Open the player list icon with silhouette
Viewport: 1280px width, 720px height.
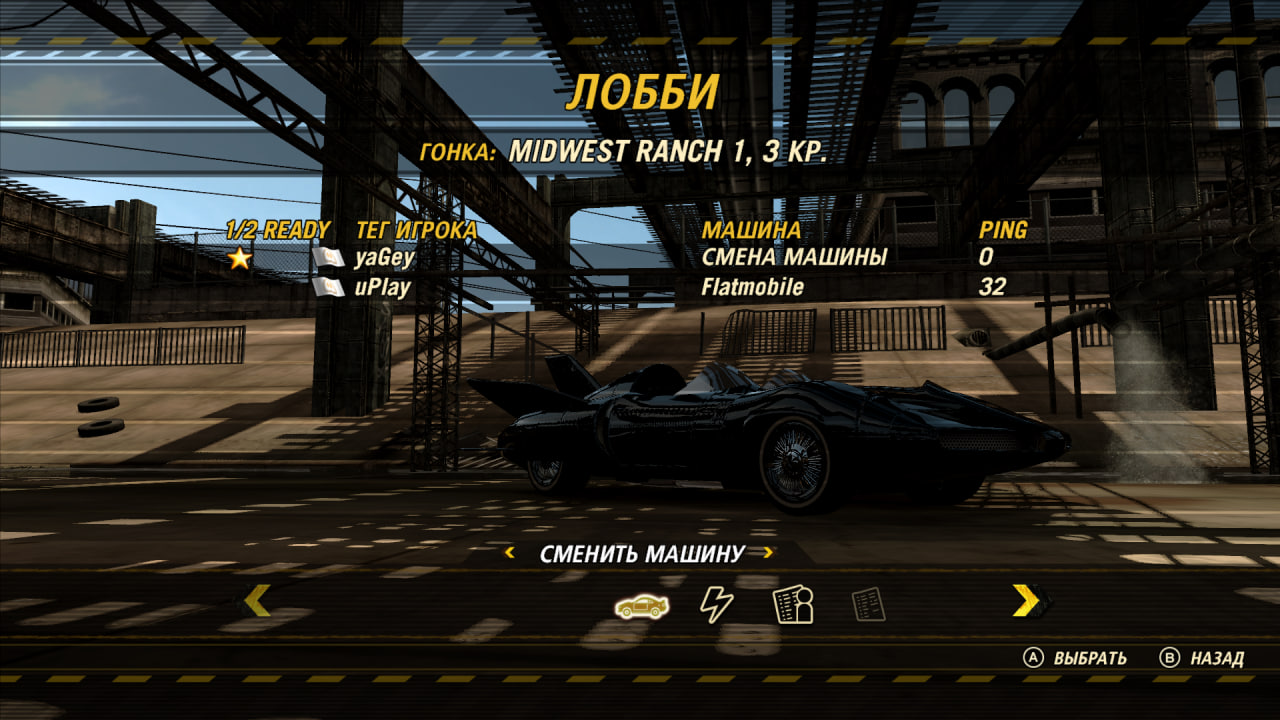click(x=793, y=604)
